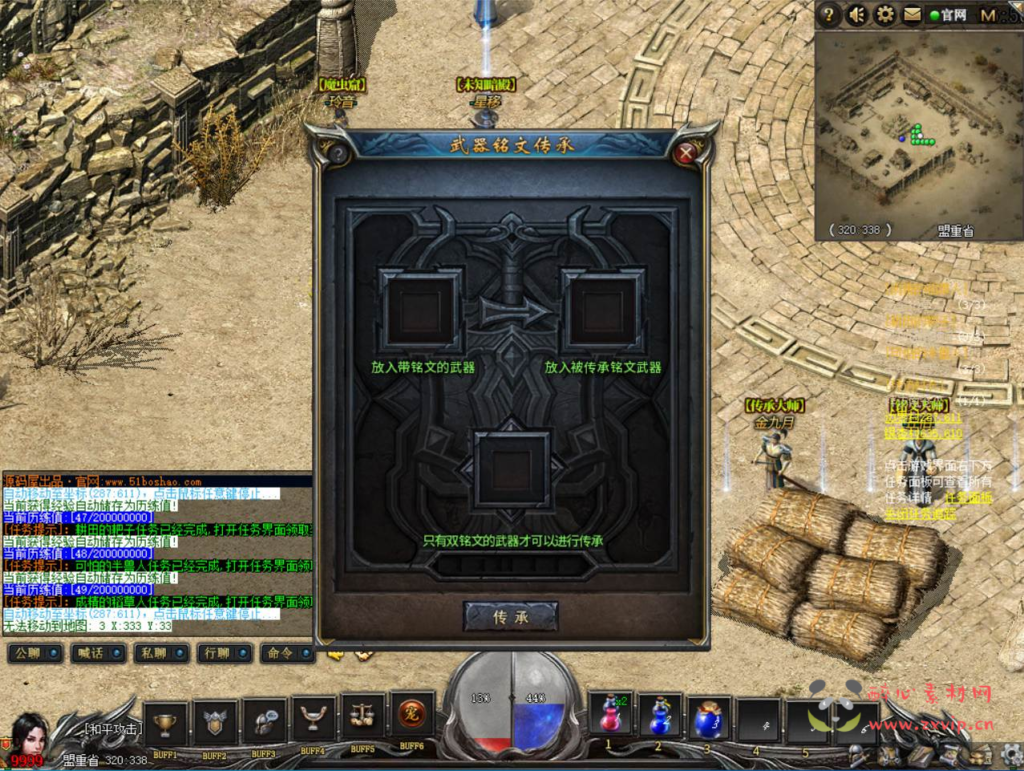Open settings via the gear icon
Viewport: 1024px width, 771px height.
pyautogui.click(x=885, y=15)
